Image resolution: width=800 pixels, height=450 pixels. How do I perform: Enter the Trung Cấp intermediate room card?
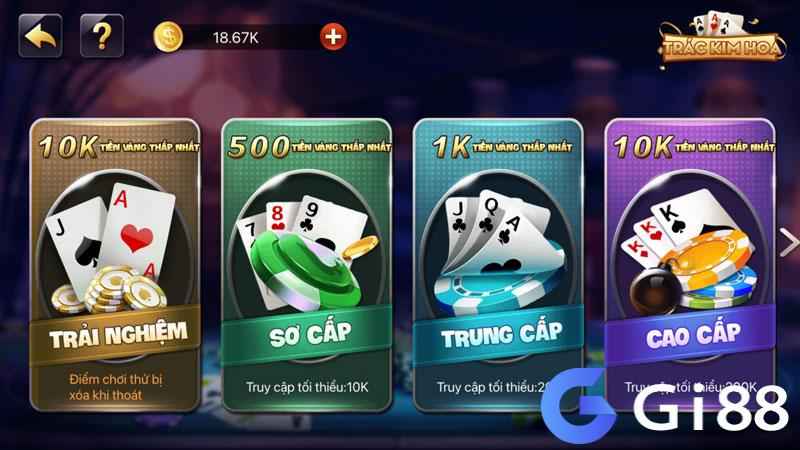[x=499, y=265]
